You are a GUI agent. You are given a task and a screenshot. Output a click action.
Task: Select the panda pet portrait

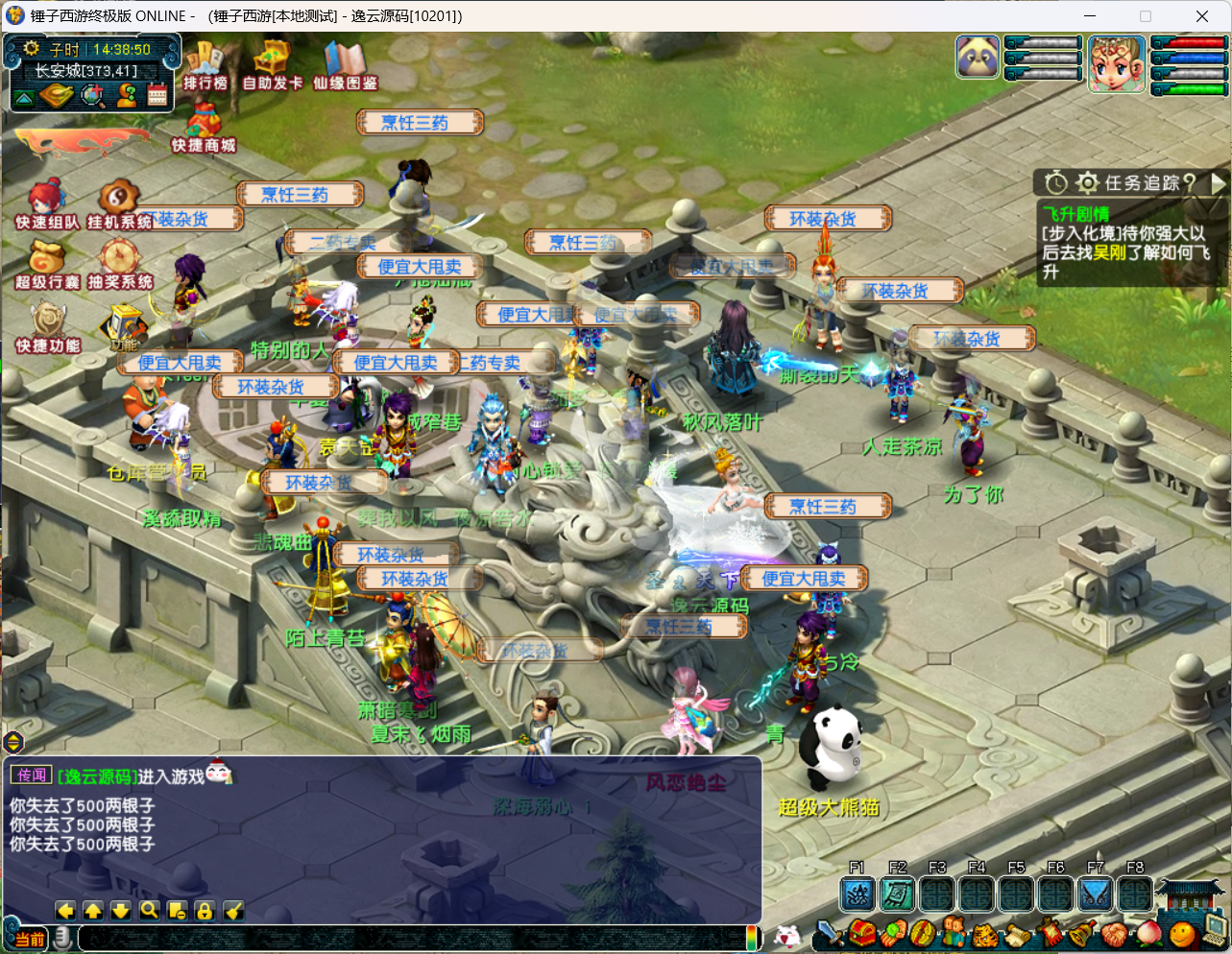point(978,58)
